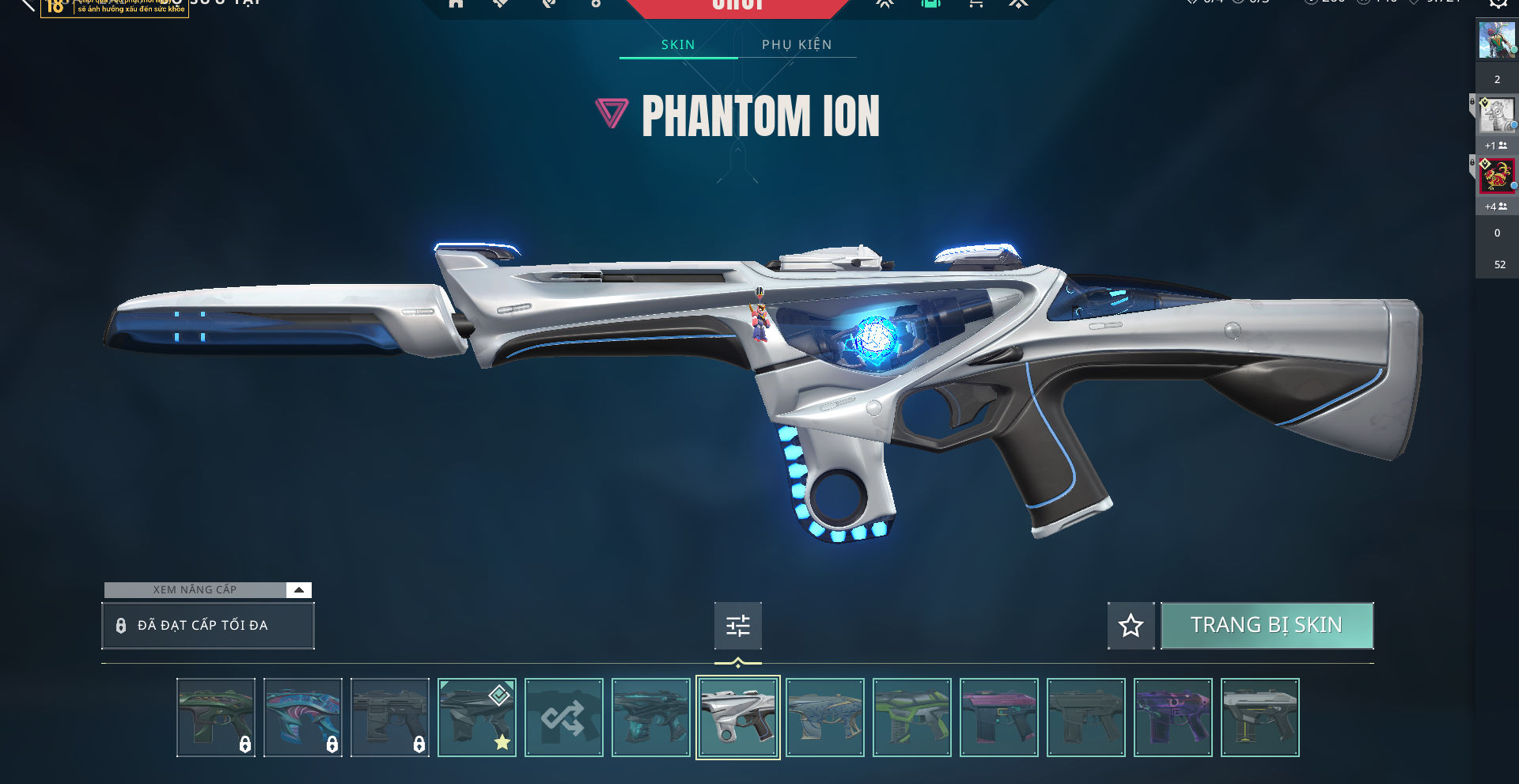Expand the XEM NÂNG CẤP upgrade list
Image resolution: width=1519 pixels, height=784 pixels.
coord(298,590)
